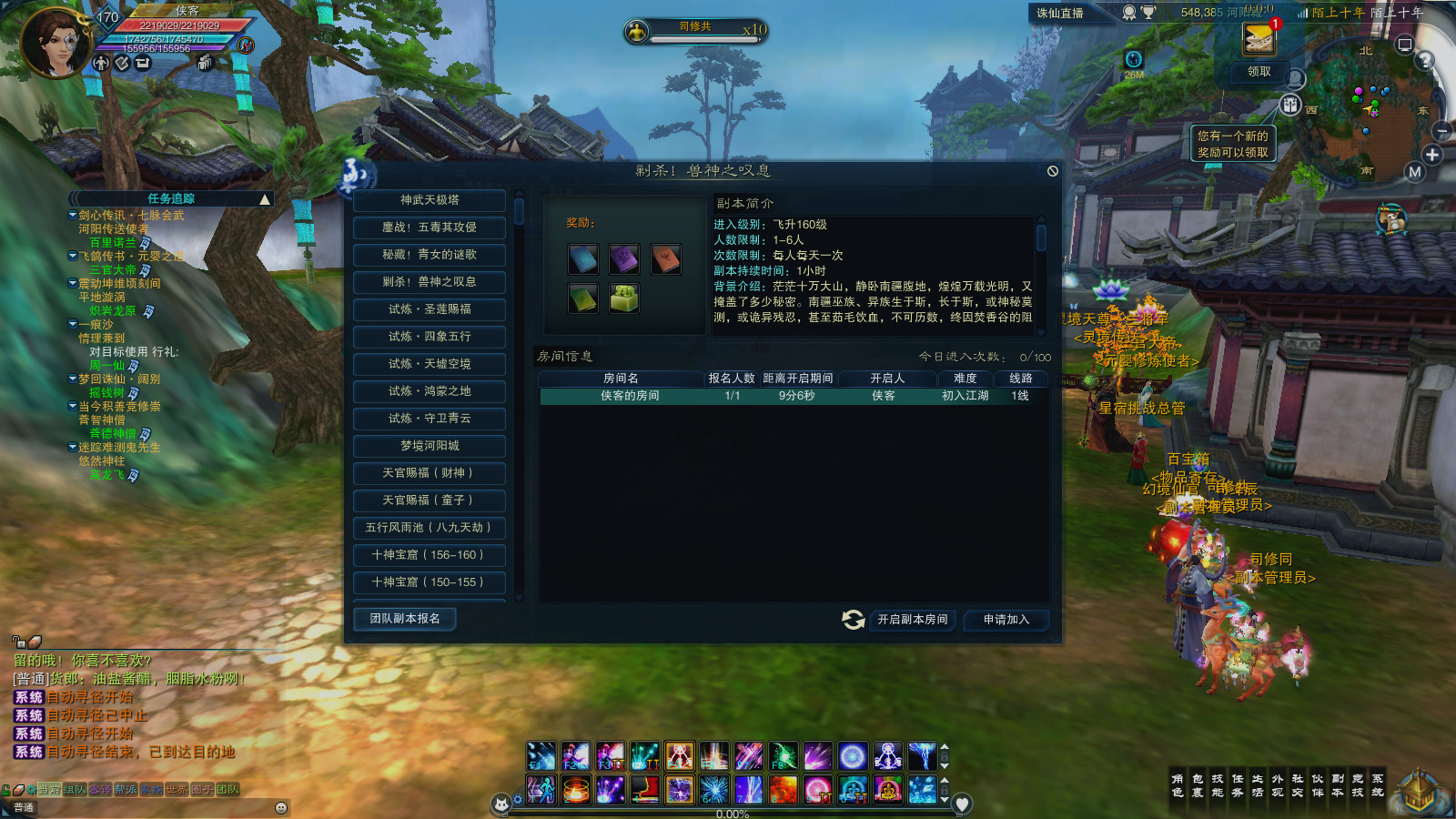Viewport: 1456px width, 819px height.
Task: Apply to join with 申请加入
Action: point(1006,620)
